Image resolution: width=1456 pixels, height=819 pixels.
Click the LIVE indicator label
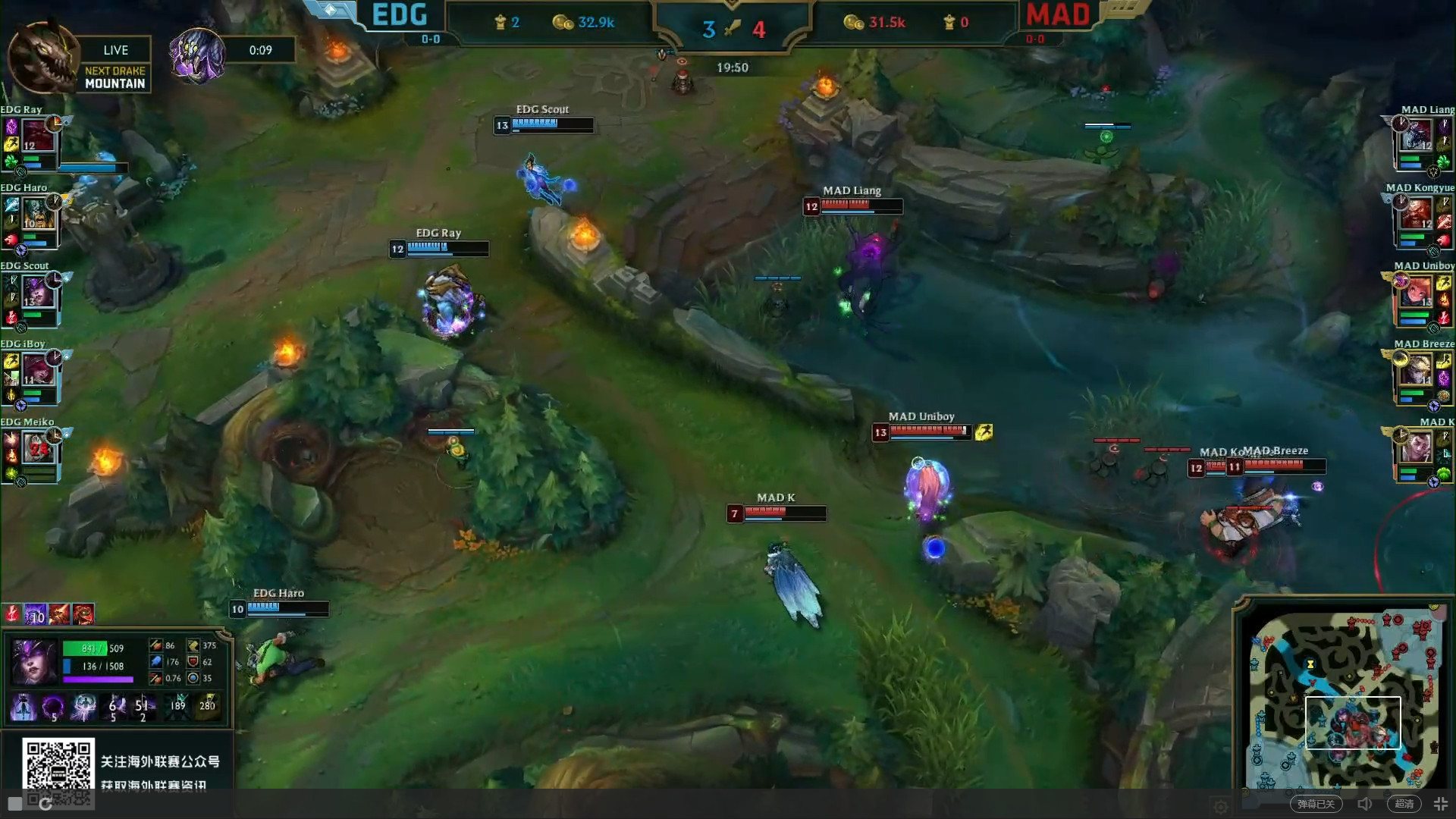click(115, 50)
